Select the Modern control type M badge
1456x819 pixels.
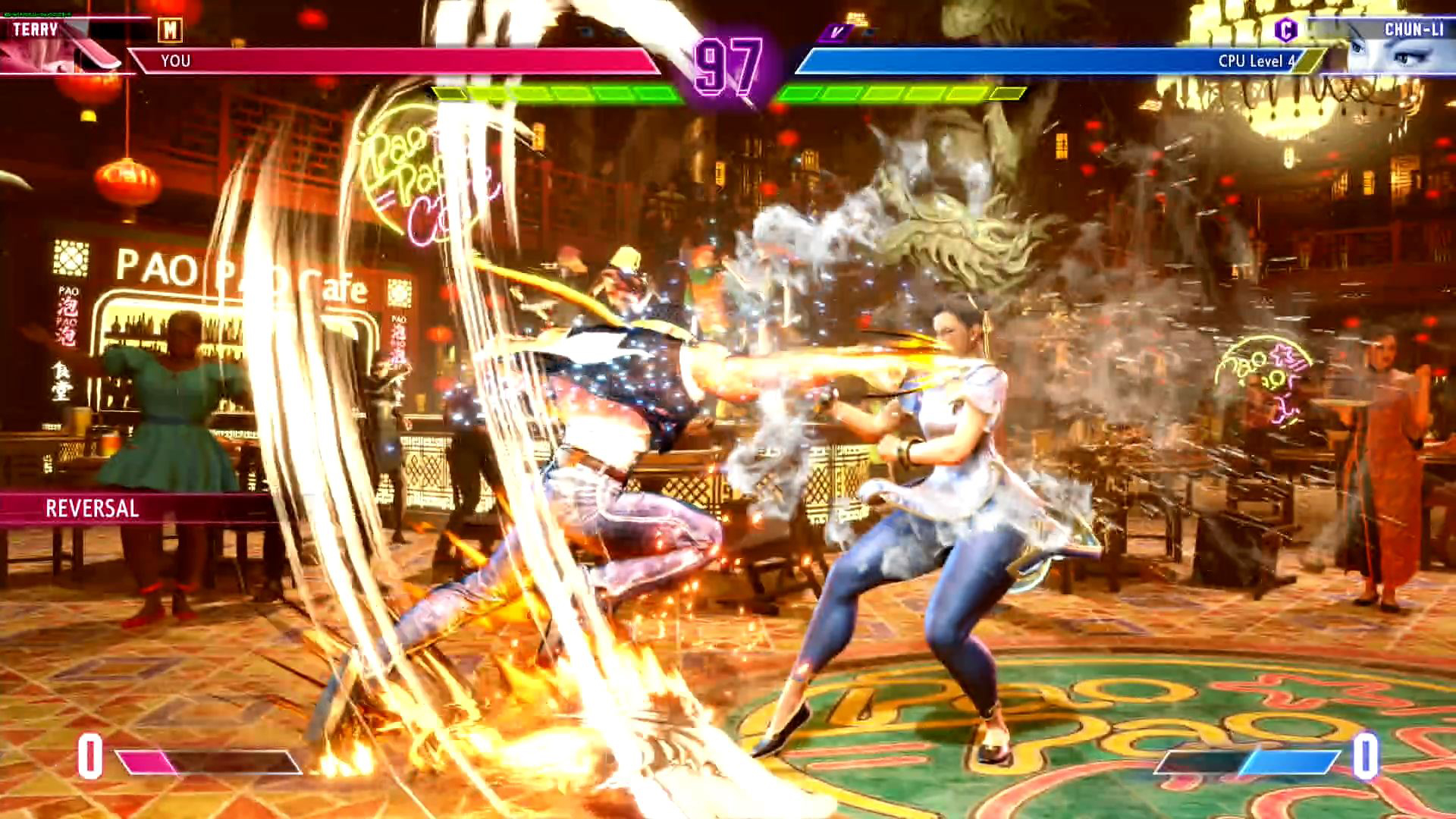pos(170,30)
